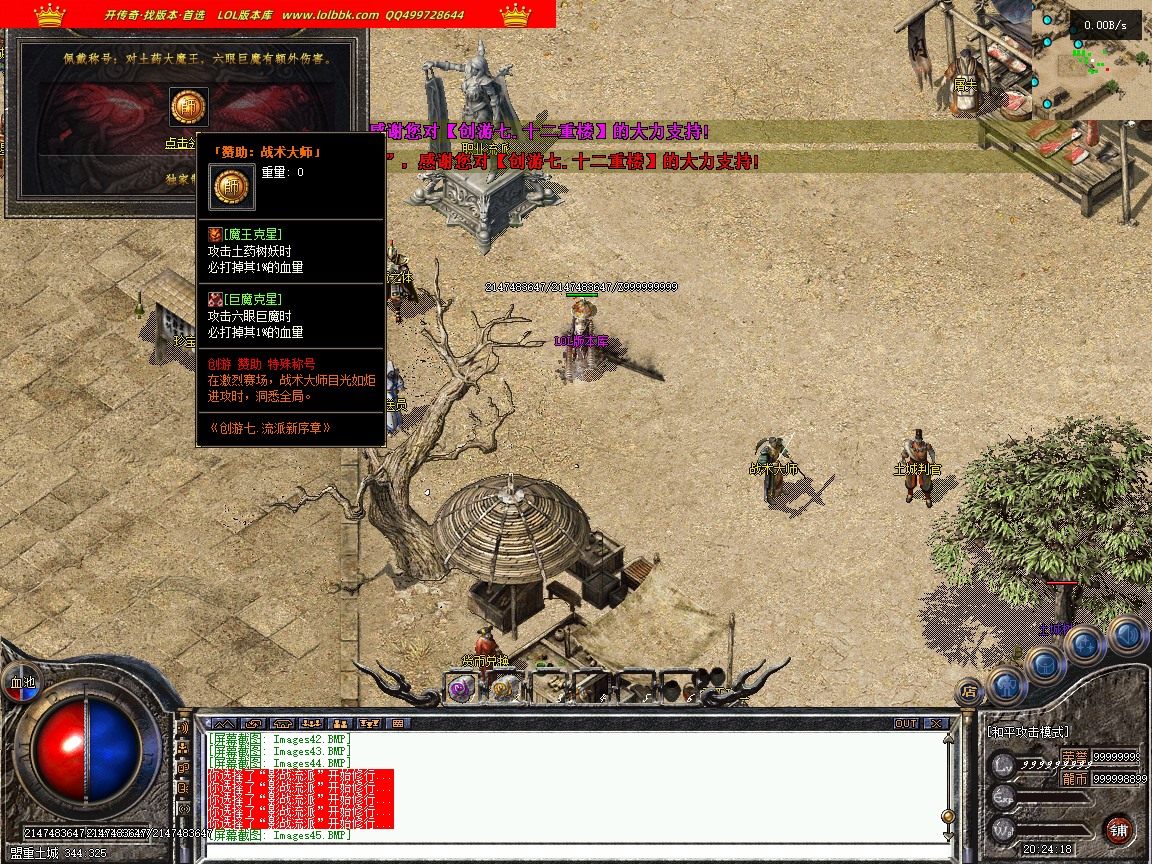Select the purple swirl scroll belt slot
This screenshot has height=864, width=1152.
461,688
